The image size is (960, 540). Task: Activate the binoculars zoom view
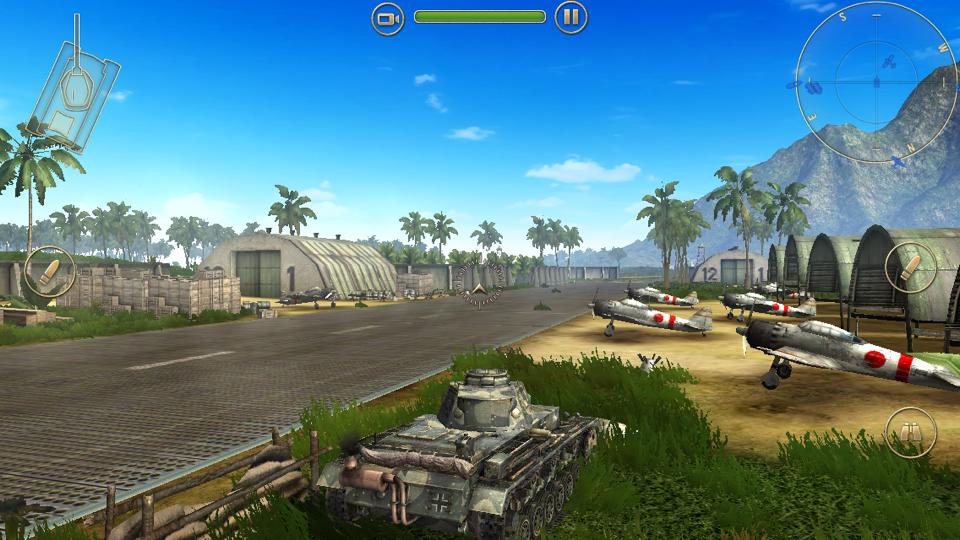tap(910, 432)
